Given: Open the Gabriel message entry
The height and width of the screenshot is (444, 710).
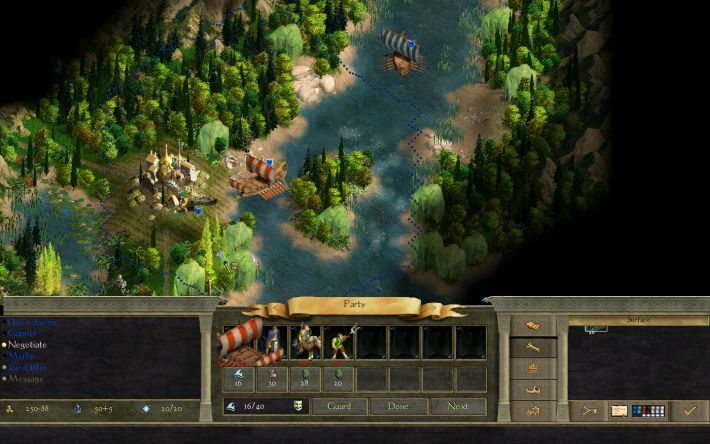Looking at the screenshot, I should point(27,333).
